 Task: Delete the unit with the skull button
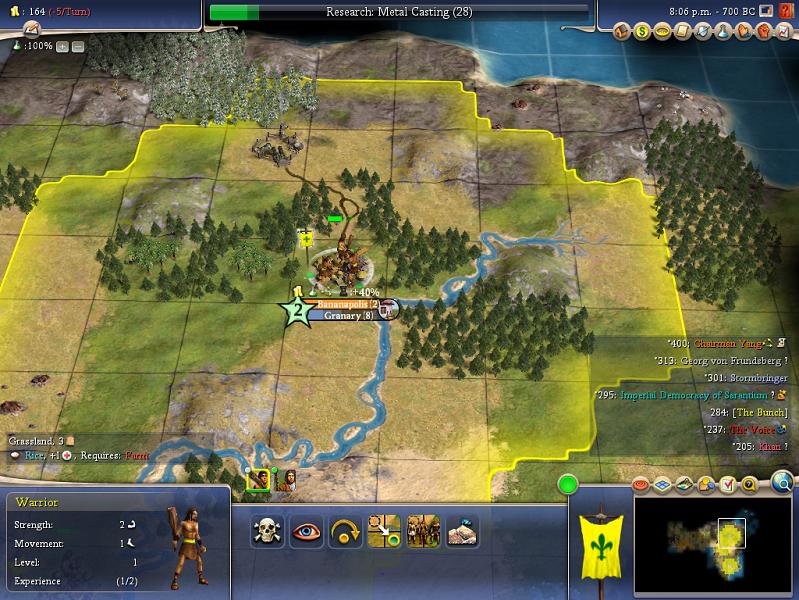[267, 531]
